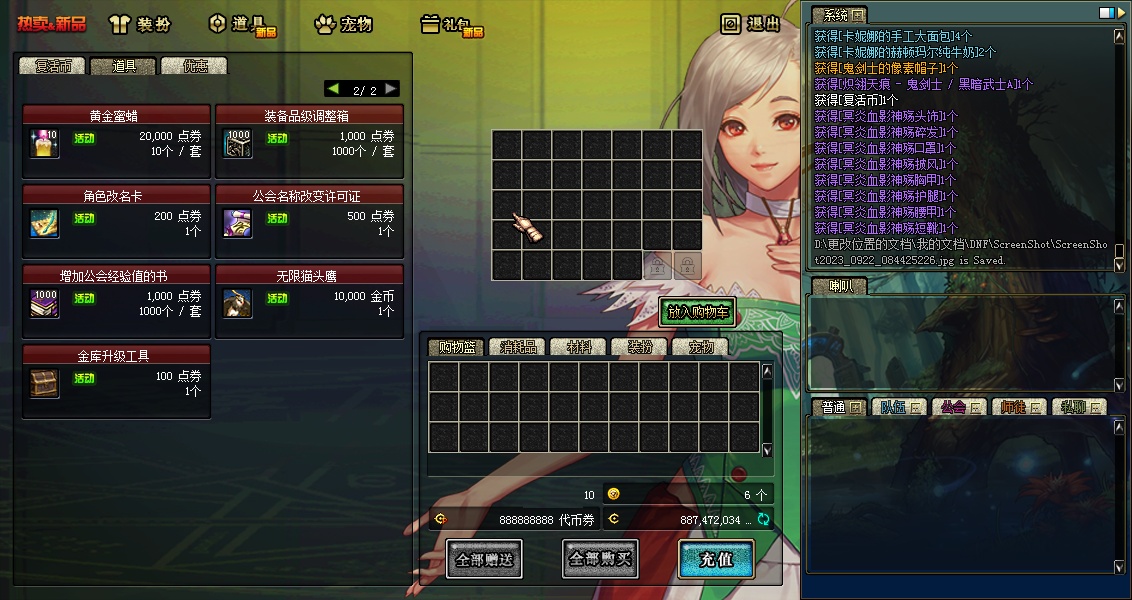Go to the previous shop page
The height and width of the screenshot is (600, 1132).
coord(333,89)
